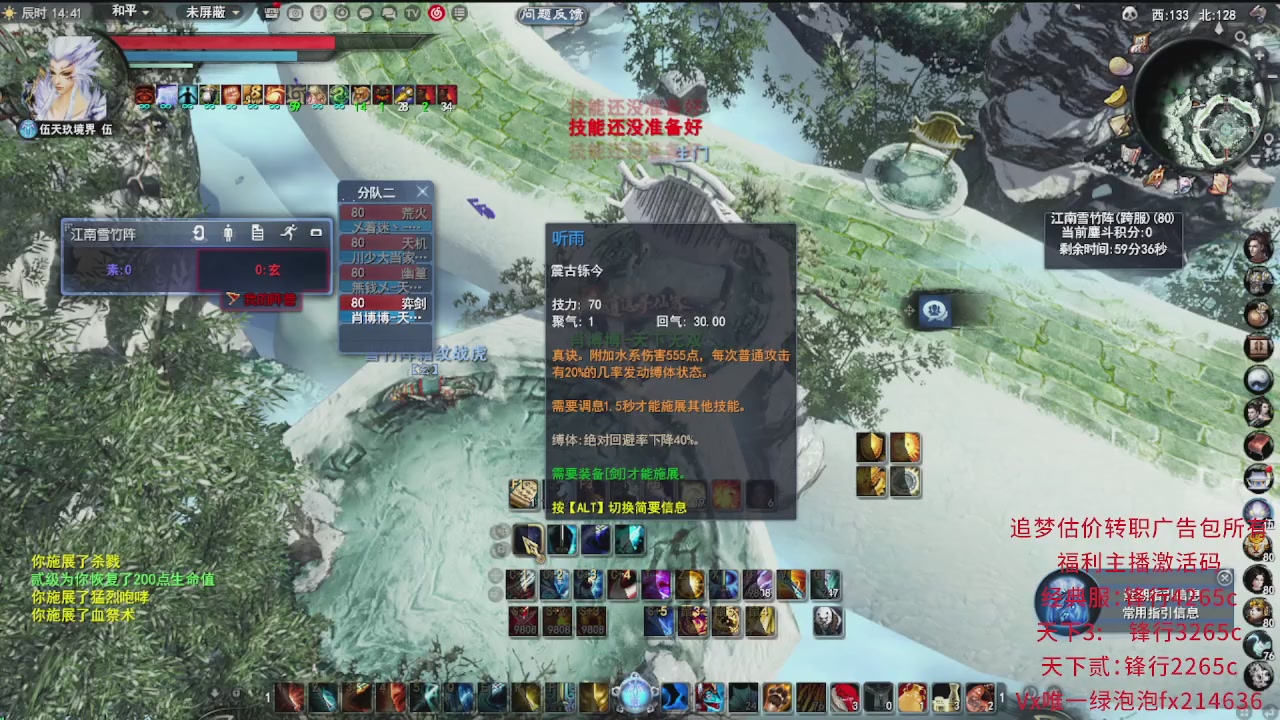Toggle the return-arrow icon on the arena panel
Screen dimensions: 1280x720
point(200,233)
